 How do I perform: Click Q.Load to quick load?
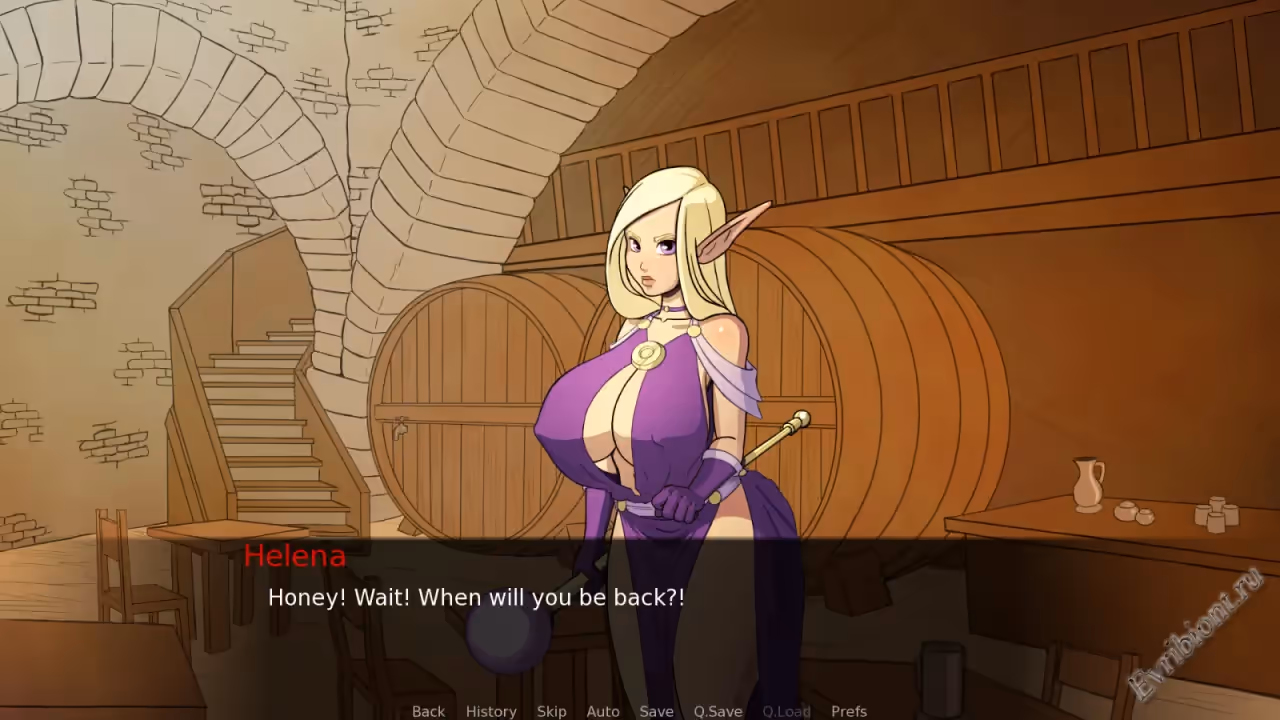coord(786,711)
